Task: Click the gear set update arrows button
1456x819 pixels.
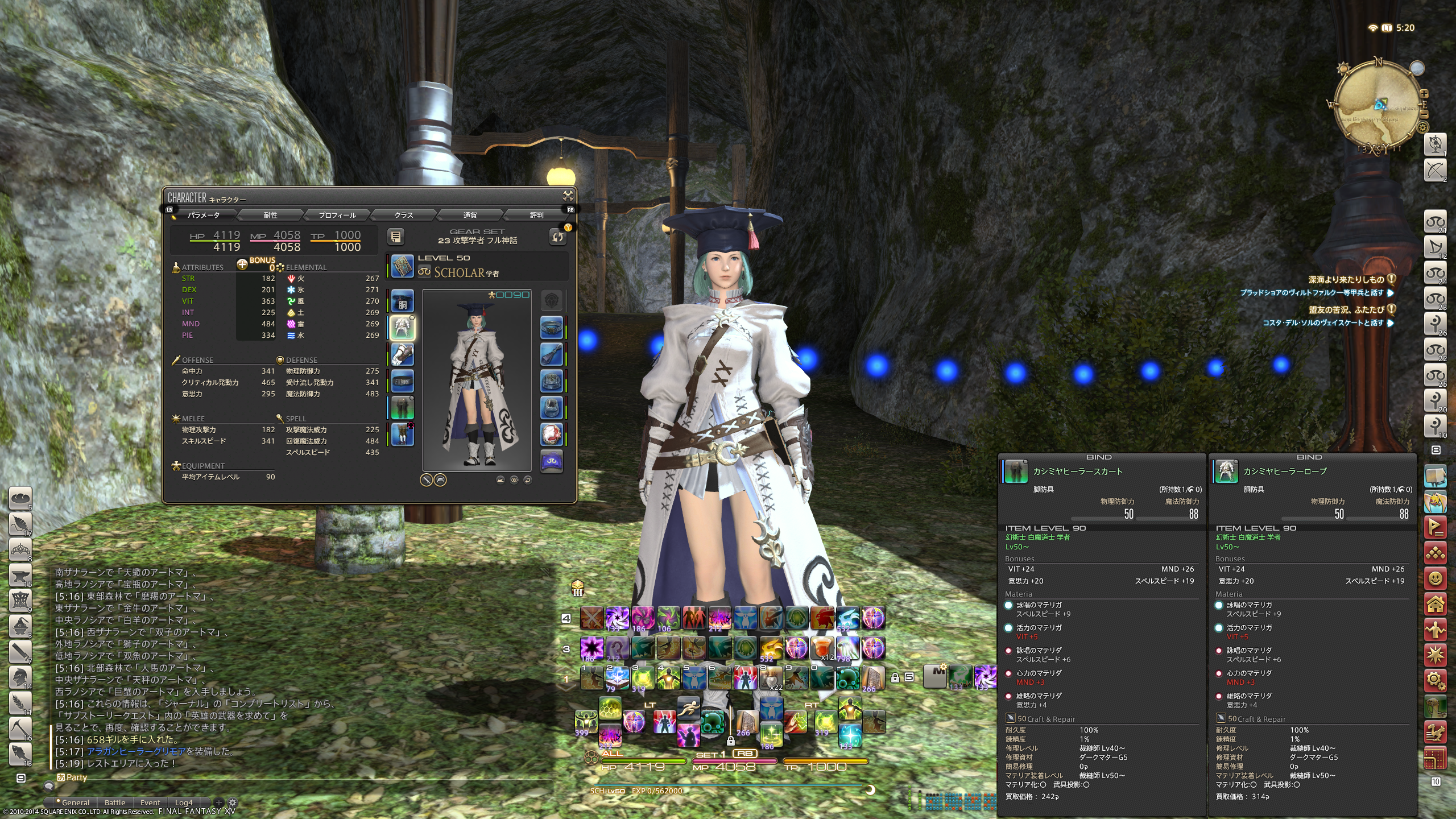Action: click(x=558, y=237)
